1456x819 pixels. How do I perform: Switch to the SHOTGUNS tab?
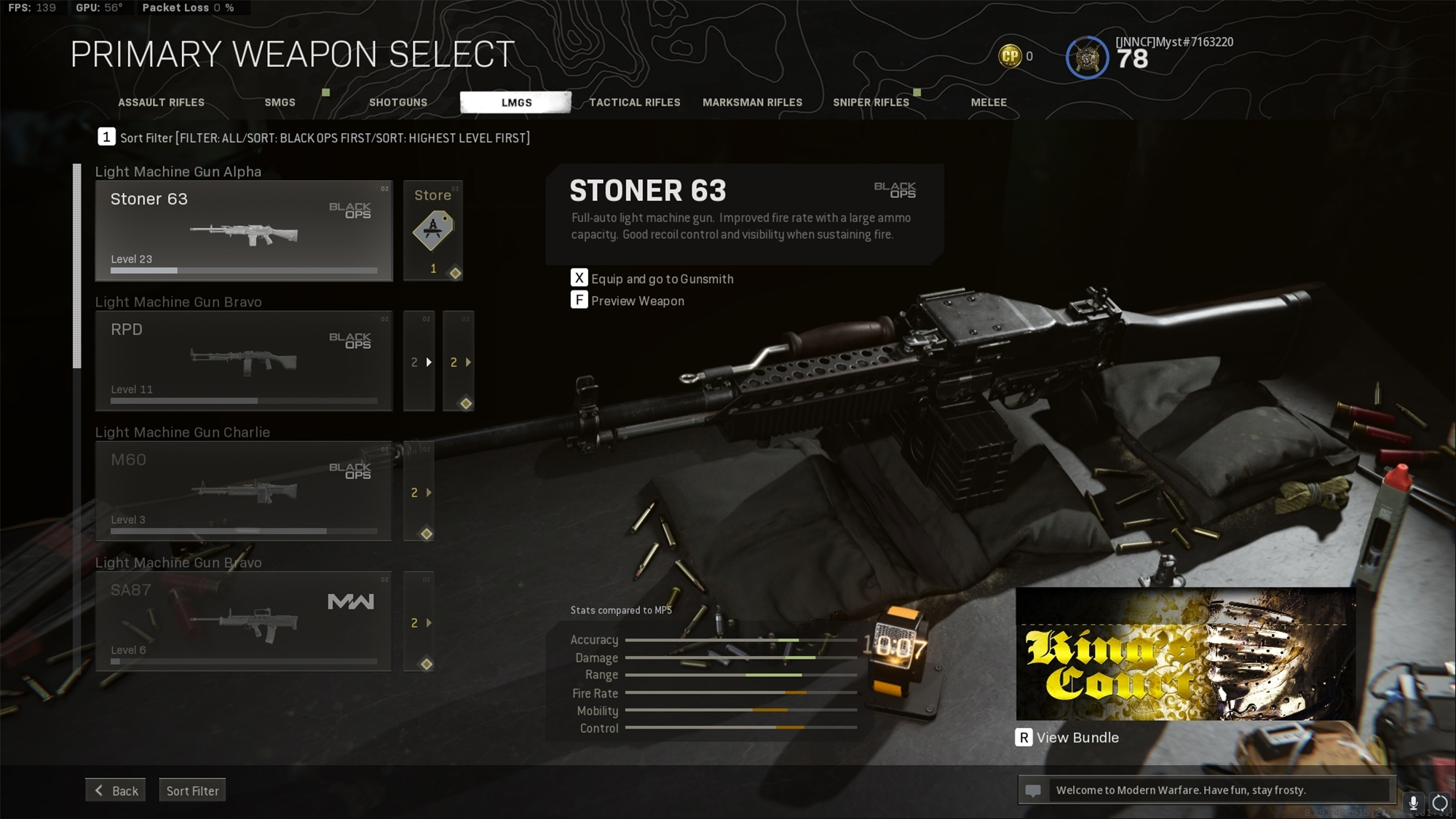(x=398, y=103)
